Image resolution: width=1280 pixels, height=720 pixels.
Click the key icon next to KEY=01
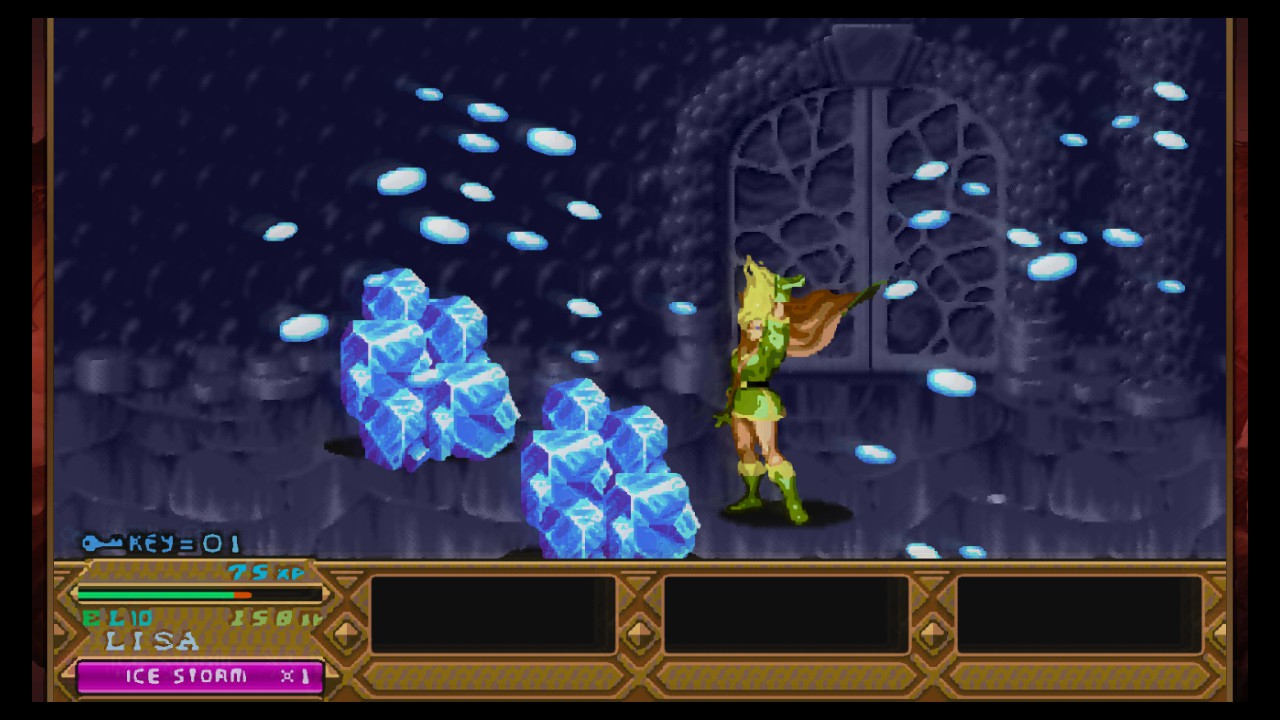point(98,545)
